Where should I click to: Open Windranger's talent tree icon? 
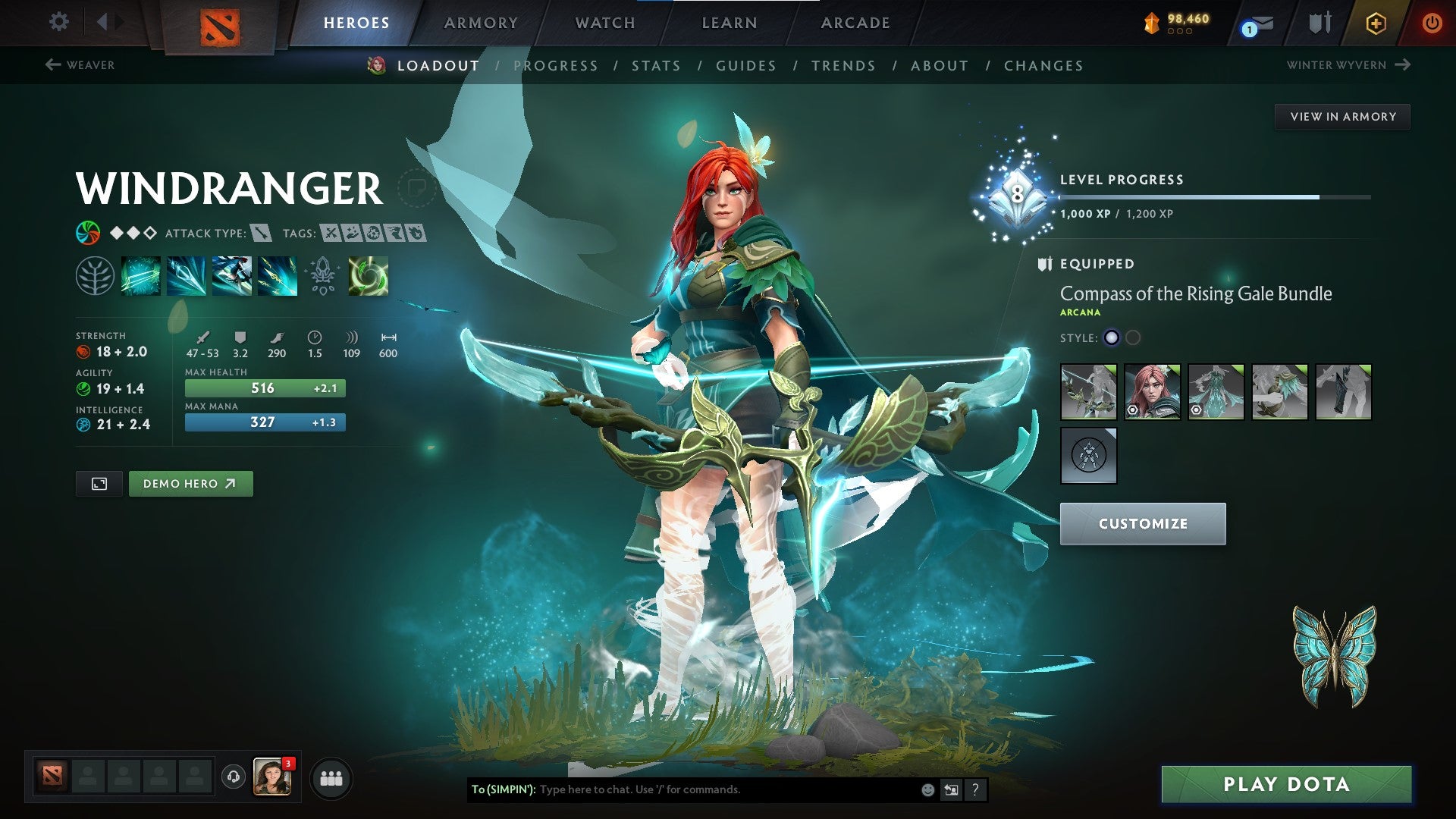click(96, 277)
